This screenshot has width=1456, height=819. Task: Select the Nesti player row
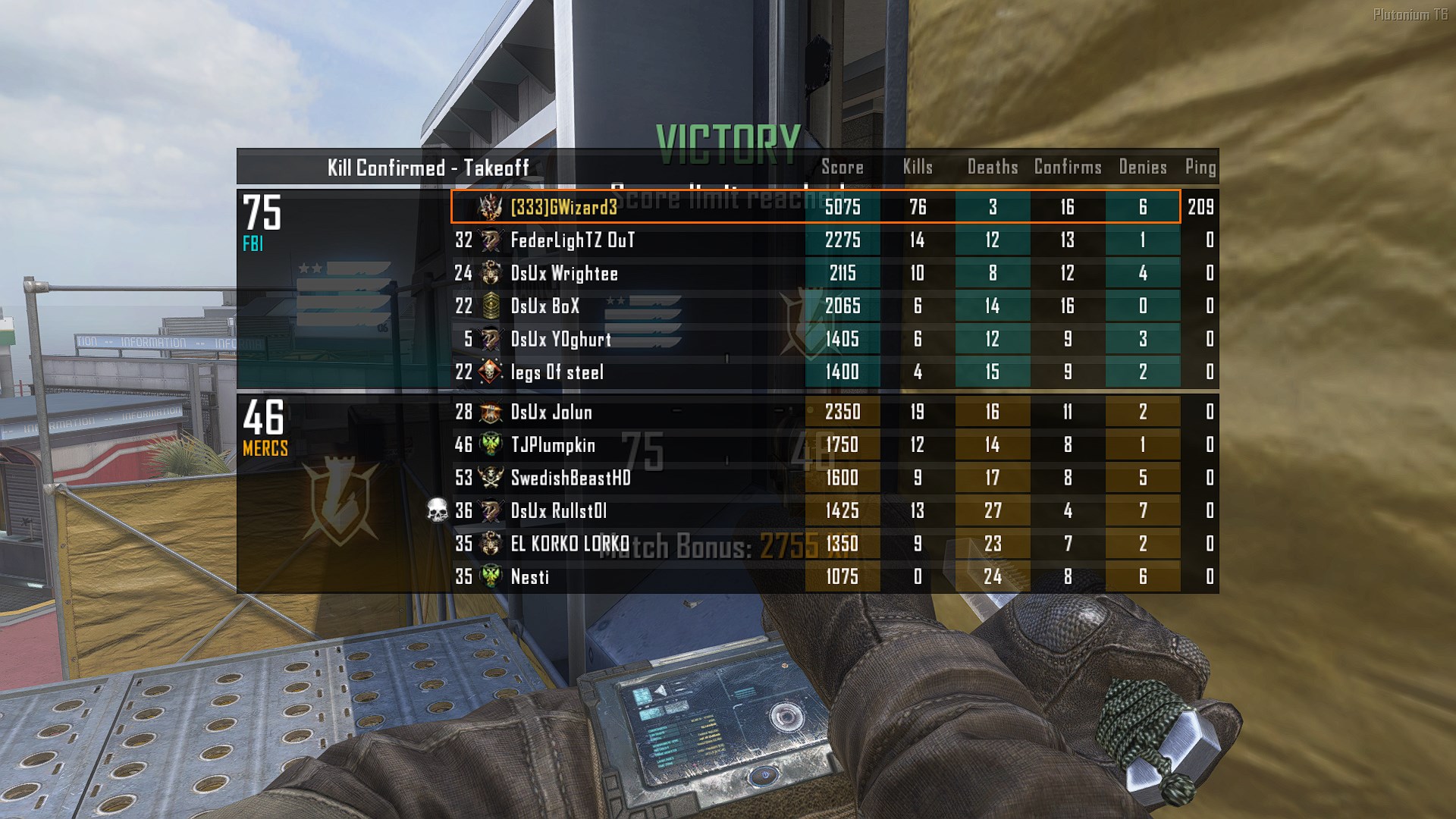(530, 577)
